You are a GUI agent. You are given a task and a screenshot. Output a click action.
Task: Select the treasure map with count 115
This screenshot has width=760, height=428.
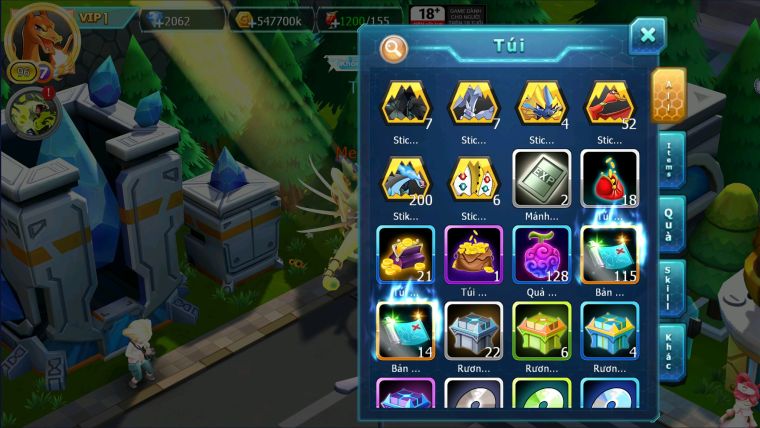point(609,254)
